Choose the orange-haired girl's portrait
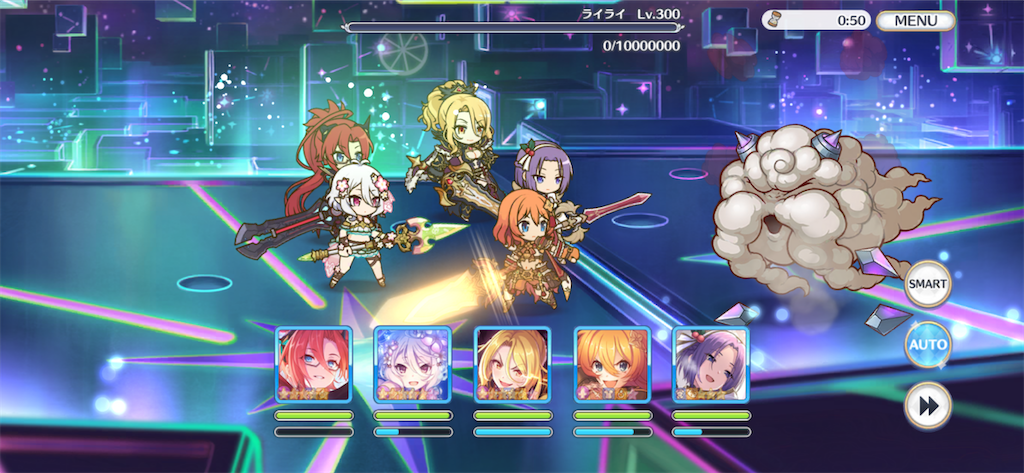The width and height of the screenshot is (1024, 473). [611, 365]
